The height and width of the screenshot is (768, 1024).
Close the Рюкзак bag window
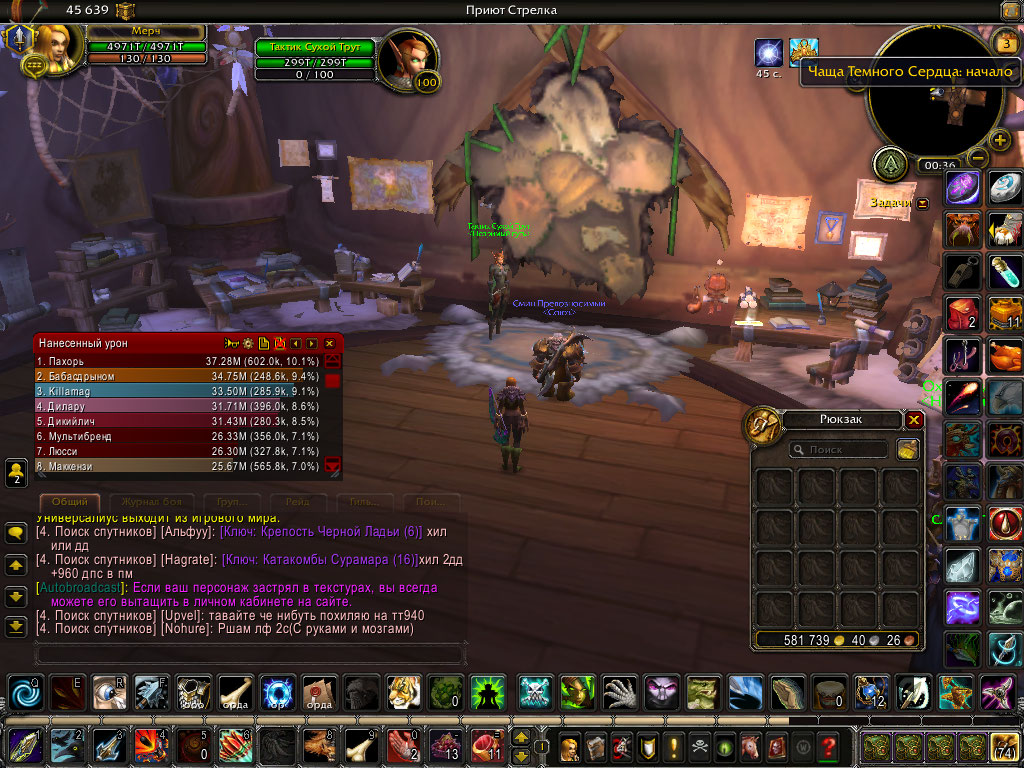pyautogui.click(x=914, y=420)
